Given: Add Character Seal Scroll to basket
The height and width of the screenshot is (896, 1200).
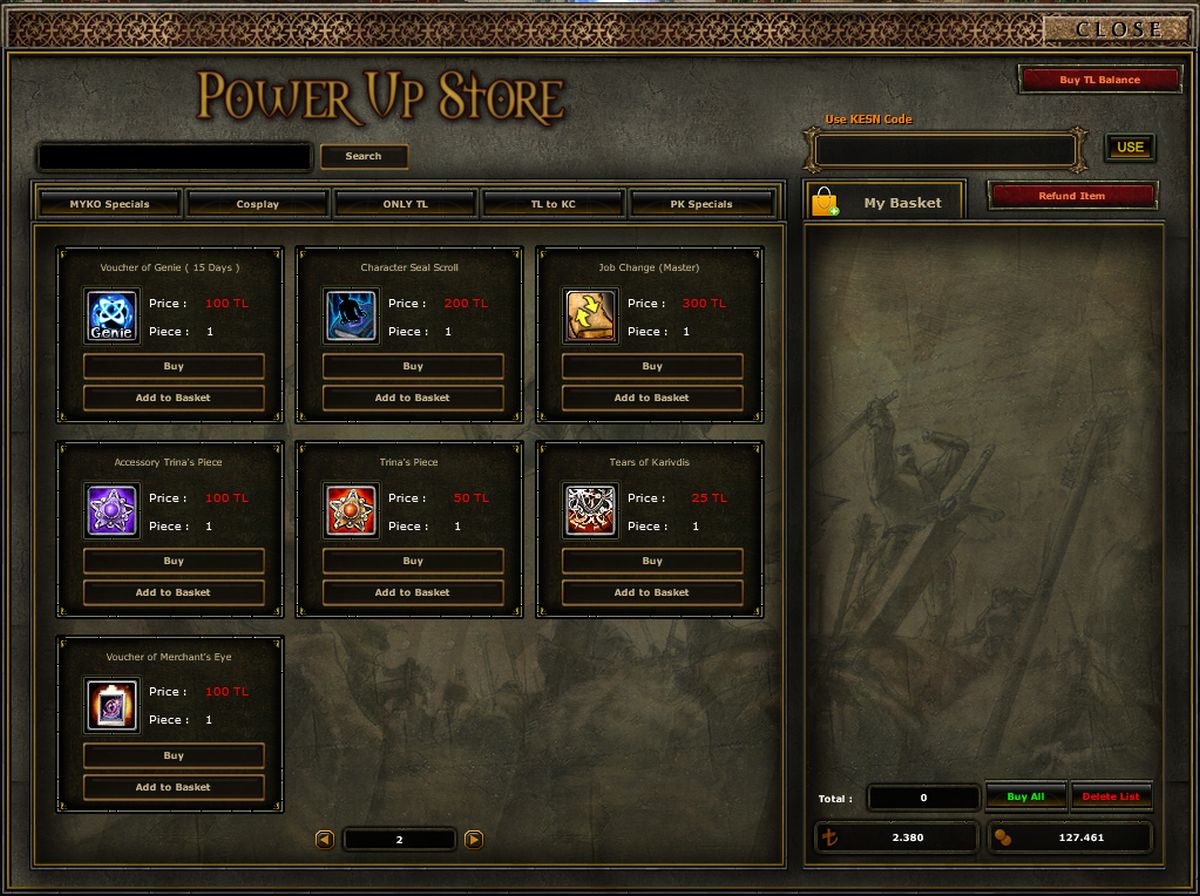Looking at the screenshot, I should [412, 398].
